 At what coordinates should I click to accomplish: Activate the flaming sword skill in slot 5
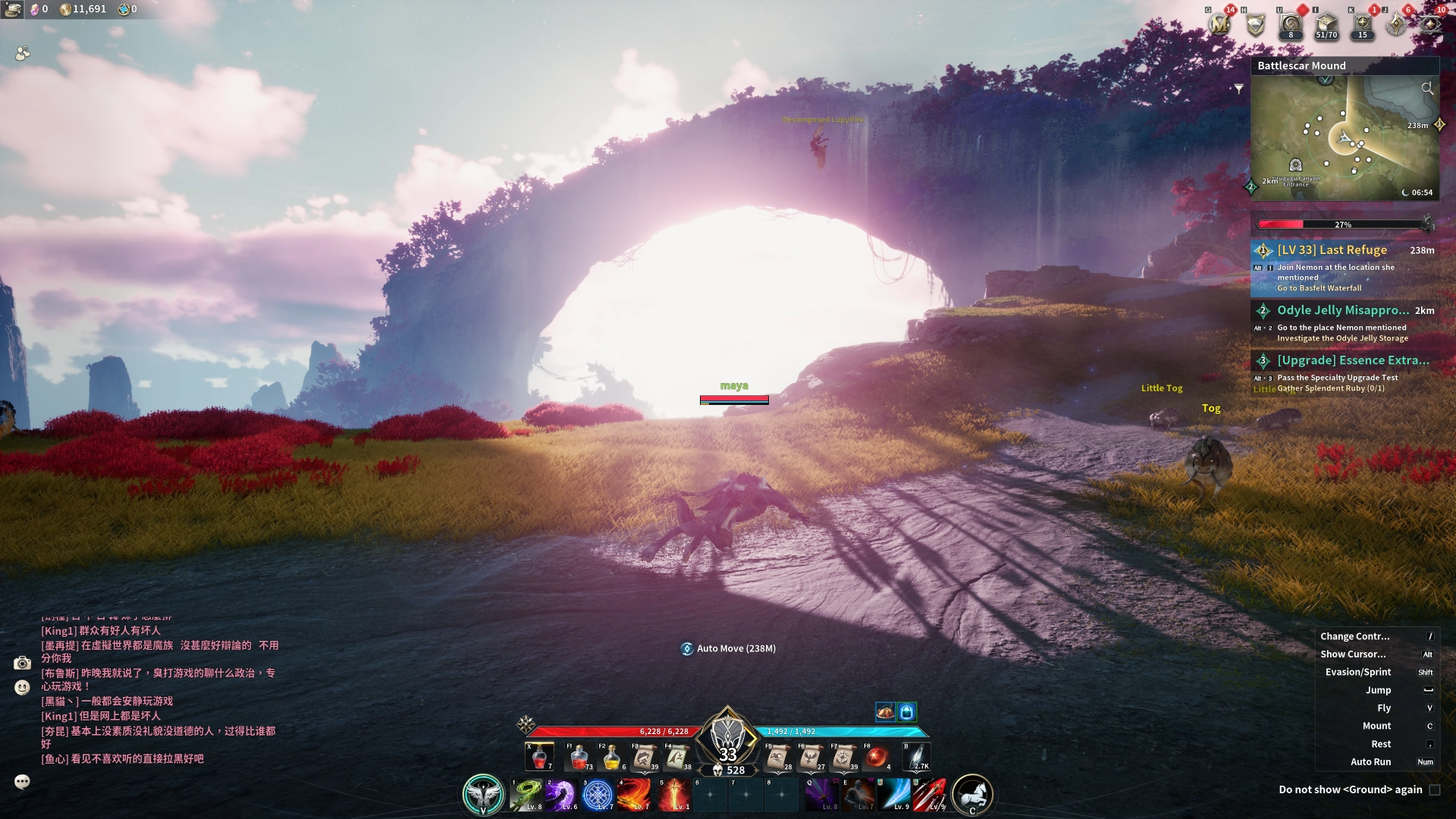coord(671,794)
